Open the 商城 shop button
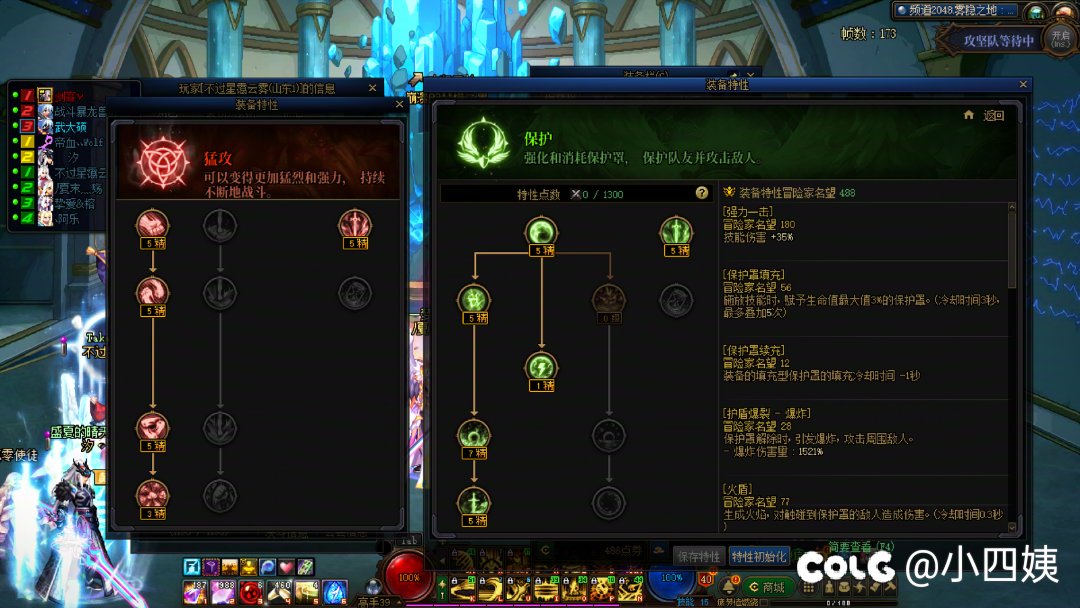 tap(767, 587)
